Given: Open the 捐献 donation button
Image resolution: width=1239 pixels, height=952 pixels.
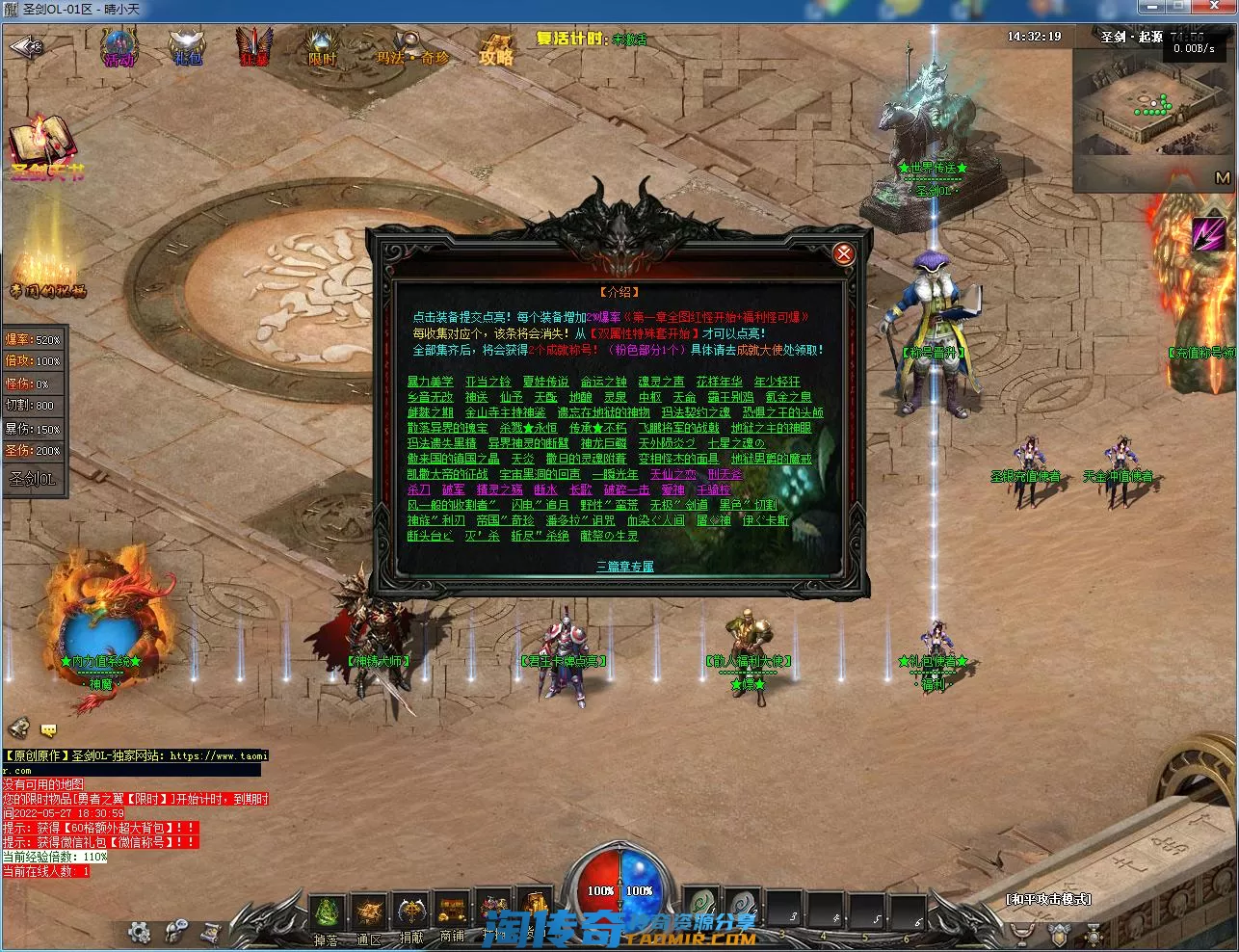Looking at the screenshot, I should 411,914.
